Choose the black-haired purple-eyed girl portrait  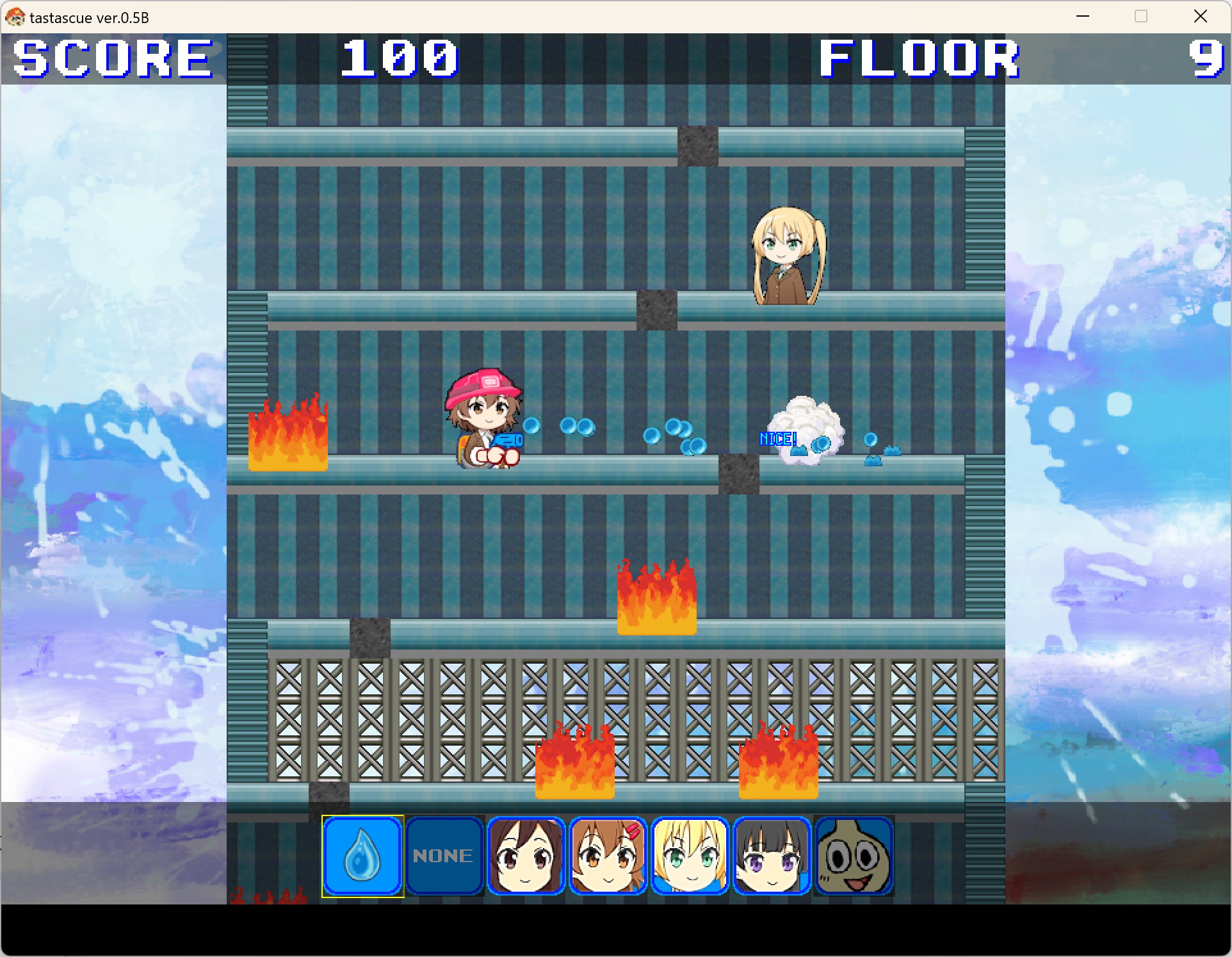(x=772, y=856)
